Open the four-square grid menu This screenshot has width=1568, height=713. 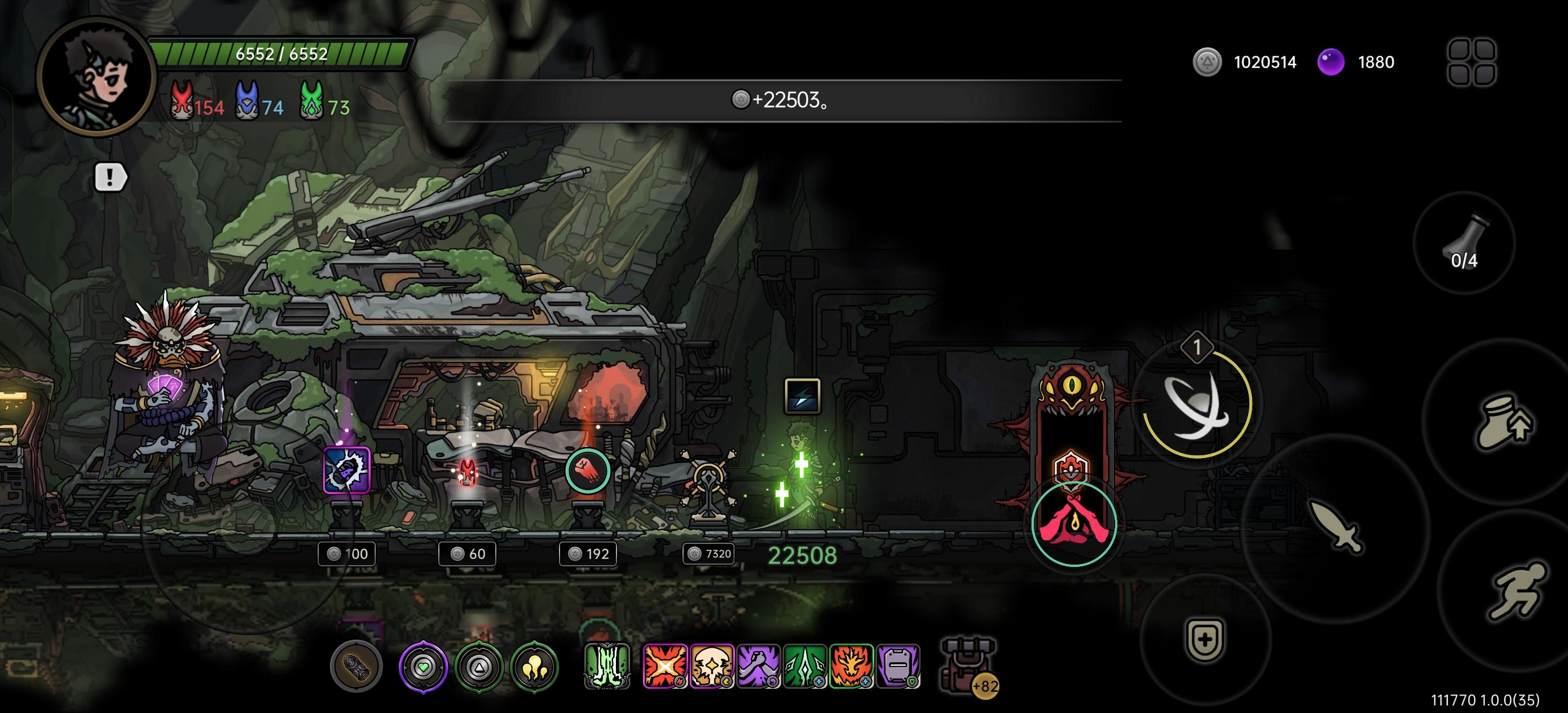[1471, 61]
